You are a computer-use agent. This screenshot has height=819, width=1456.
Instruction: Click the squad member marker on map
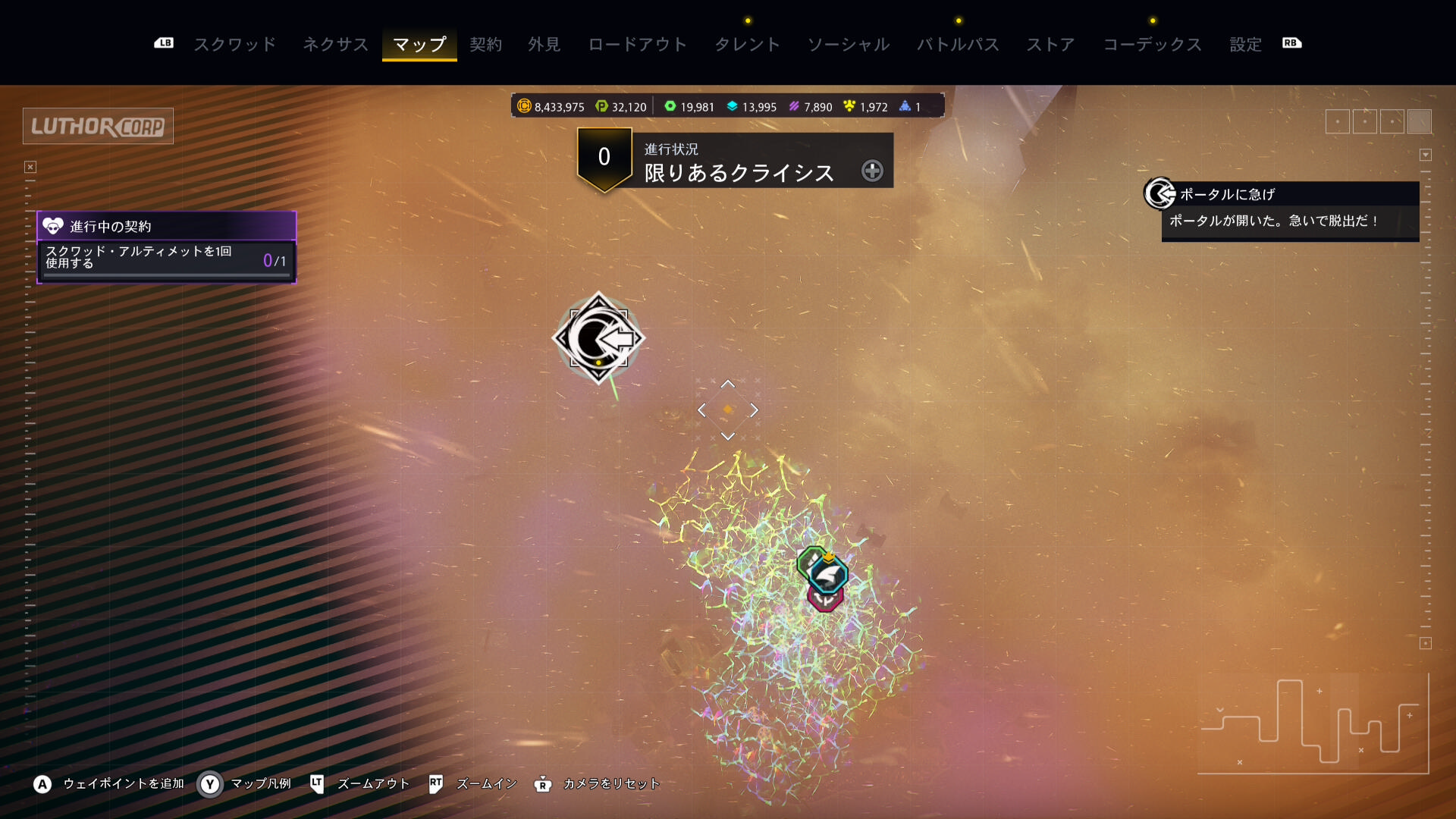click(x=824, y=577)
